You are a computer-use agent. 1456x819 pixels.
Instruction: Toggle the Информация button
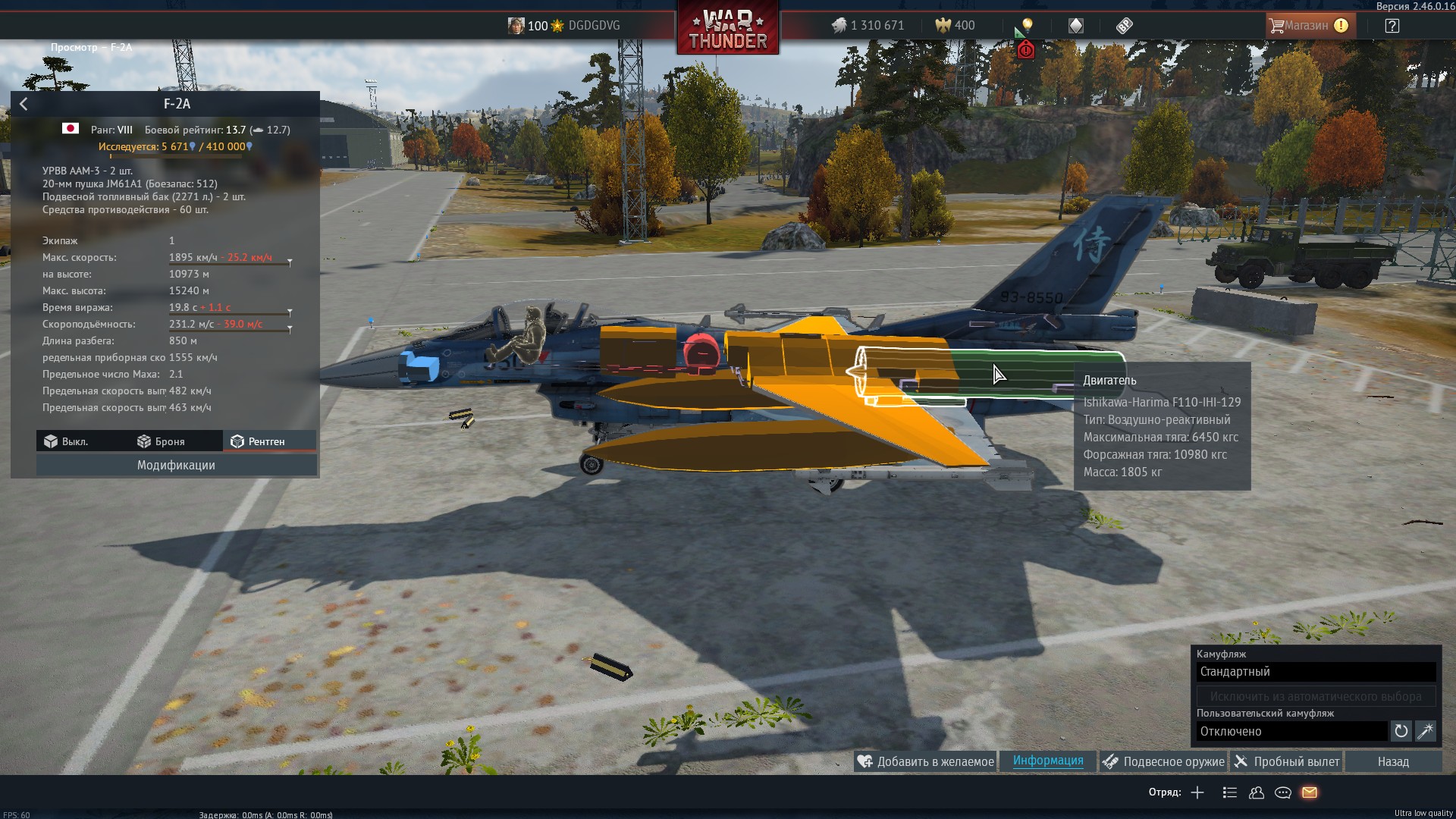click(1048, 761)
